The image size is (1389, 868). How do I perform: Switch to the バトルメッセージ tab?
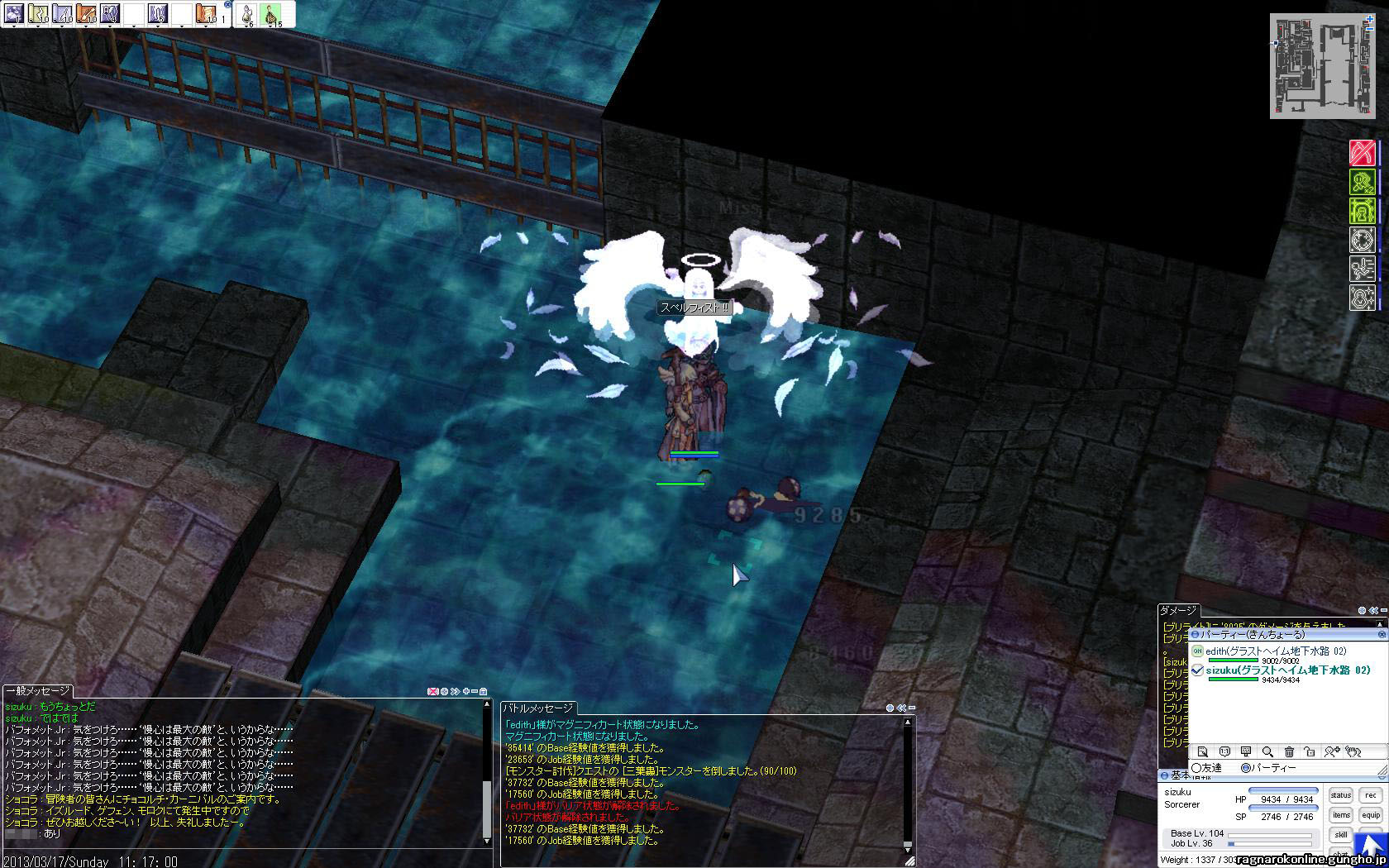coord(538,708)
